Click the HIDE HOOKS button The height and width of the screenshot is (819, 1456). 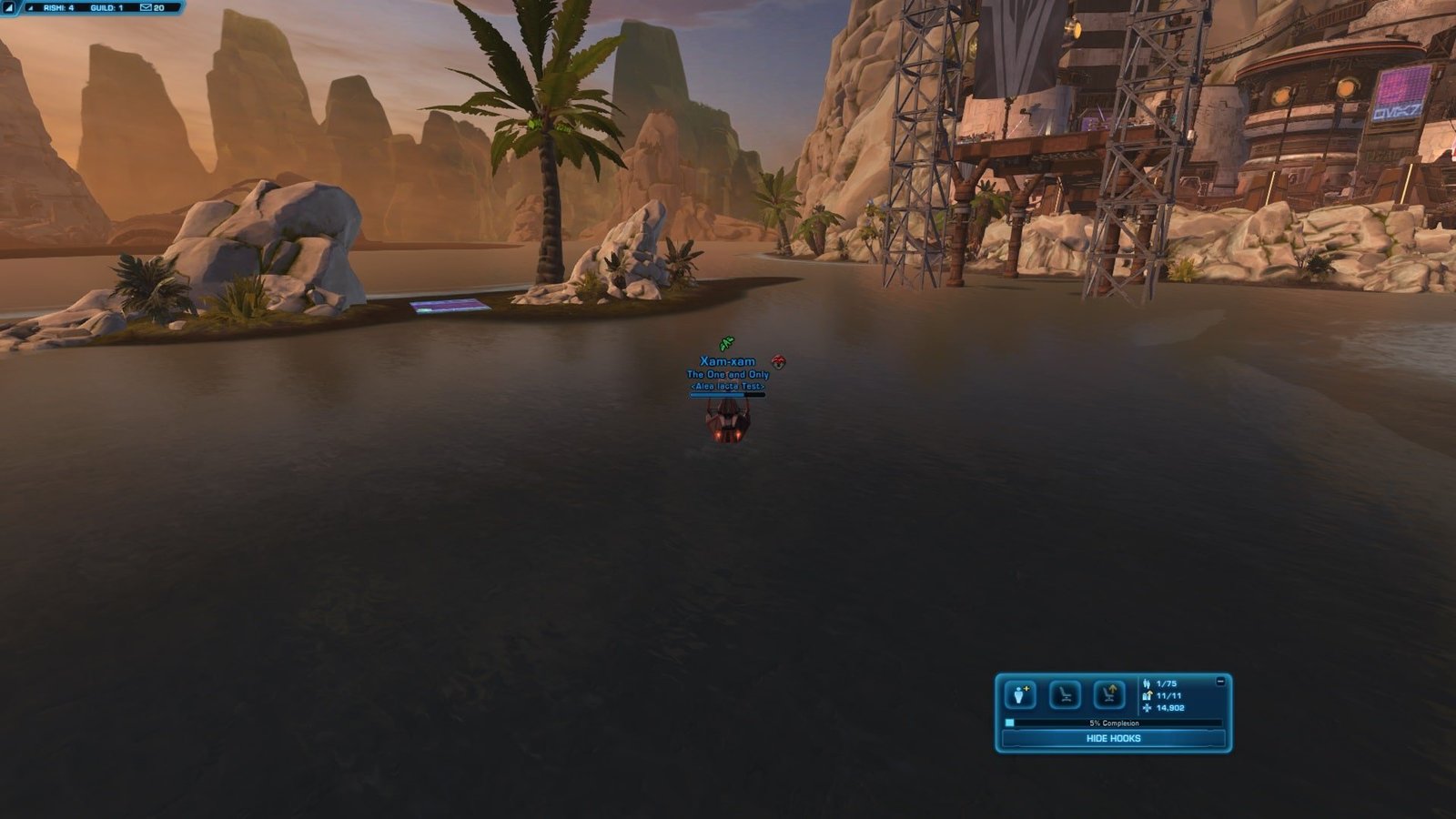pyautogui.click(x=1113, y=739)
